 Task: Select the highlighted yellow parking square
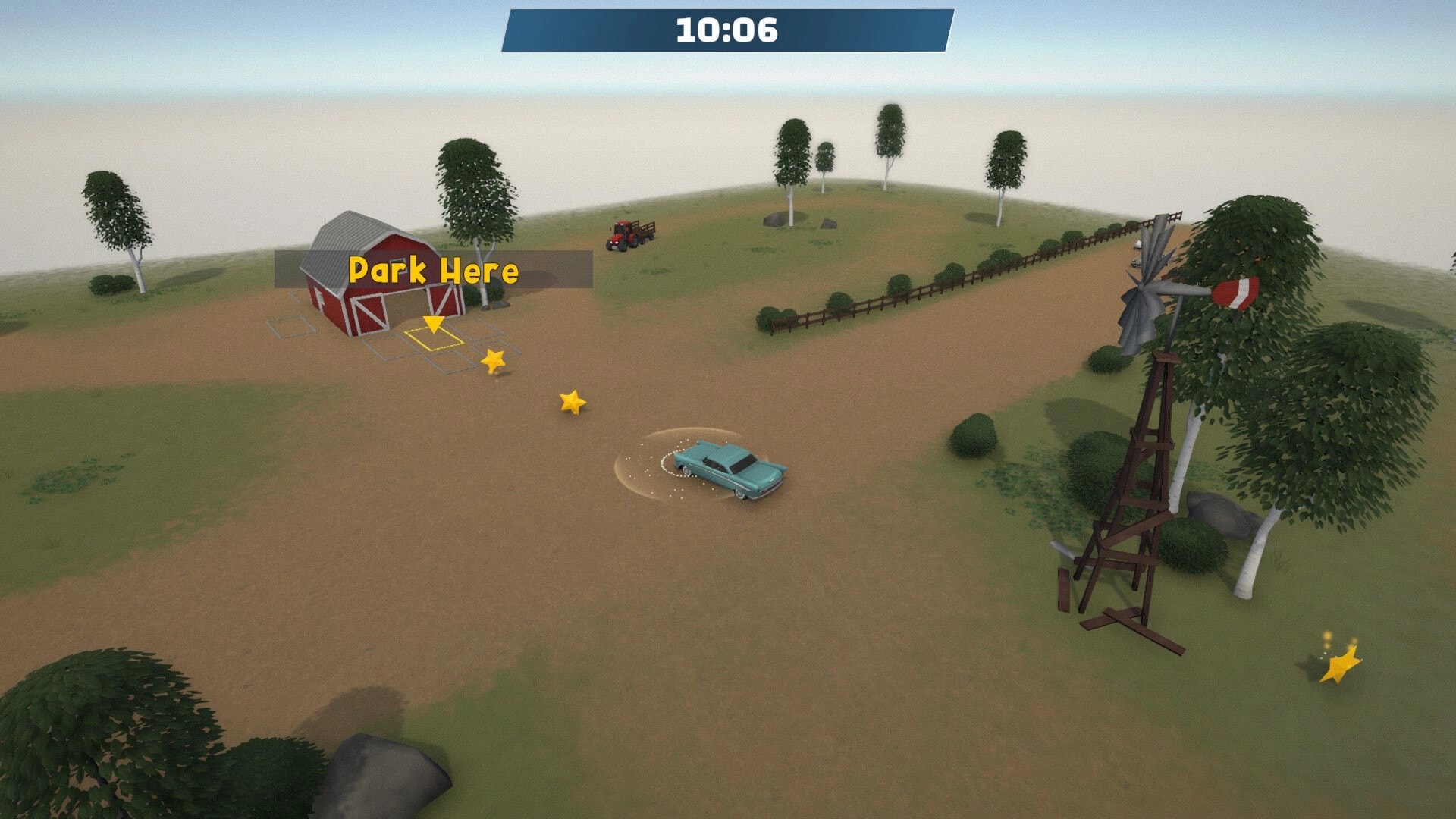click(x=434, y=341)
